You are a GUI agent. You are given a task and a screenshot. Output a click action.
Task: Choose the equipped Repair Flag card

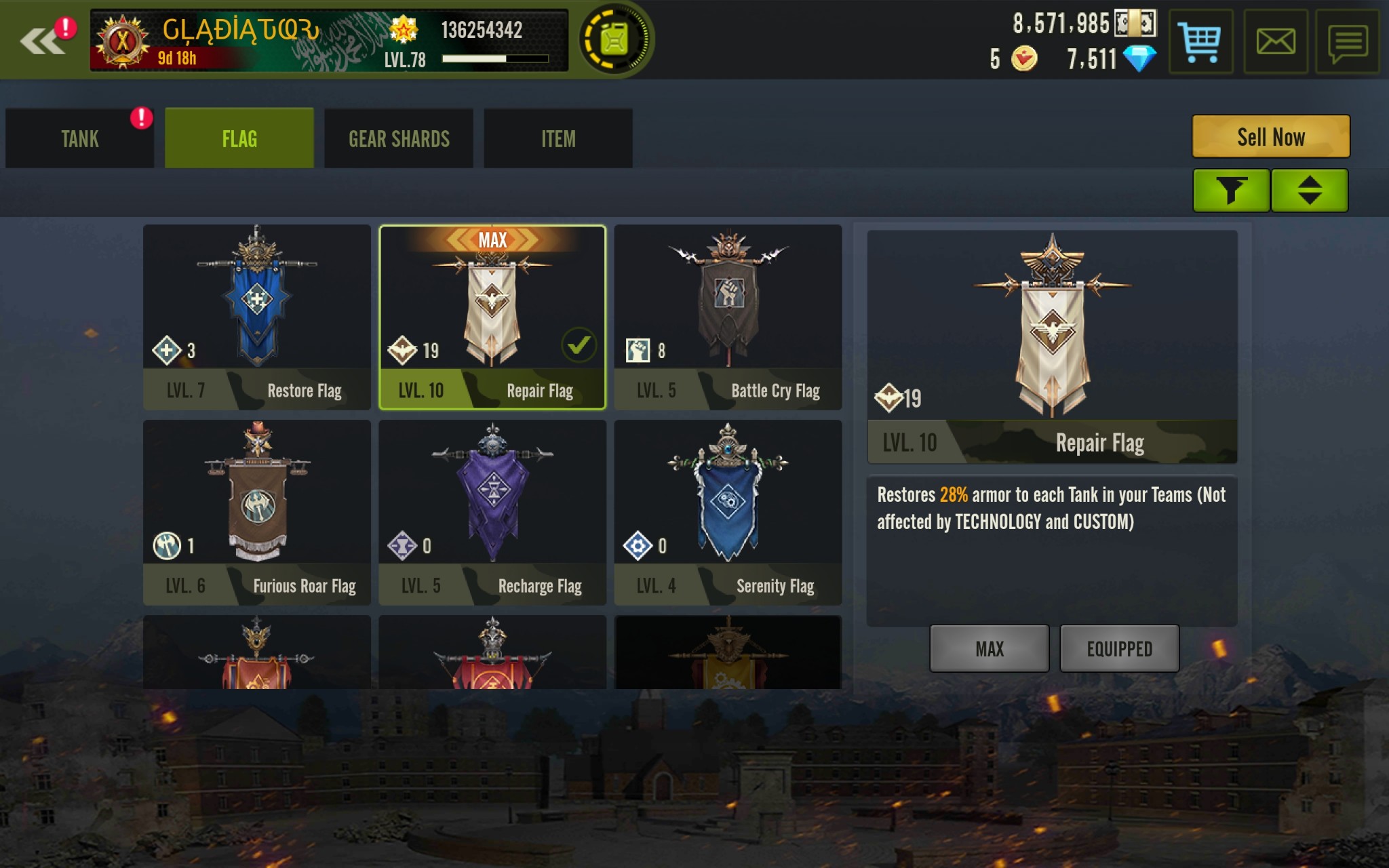click(492, 317)
